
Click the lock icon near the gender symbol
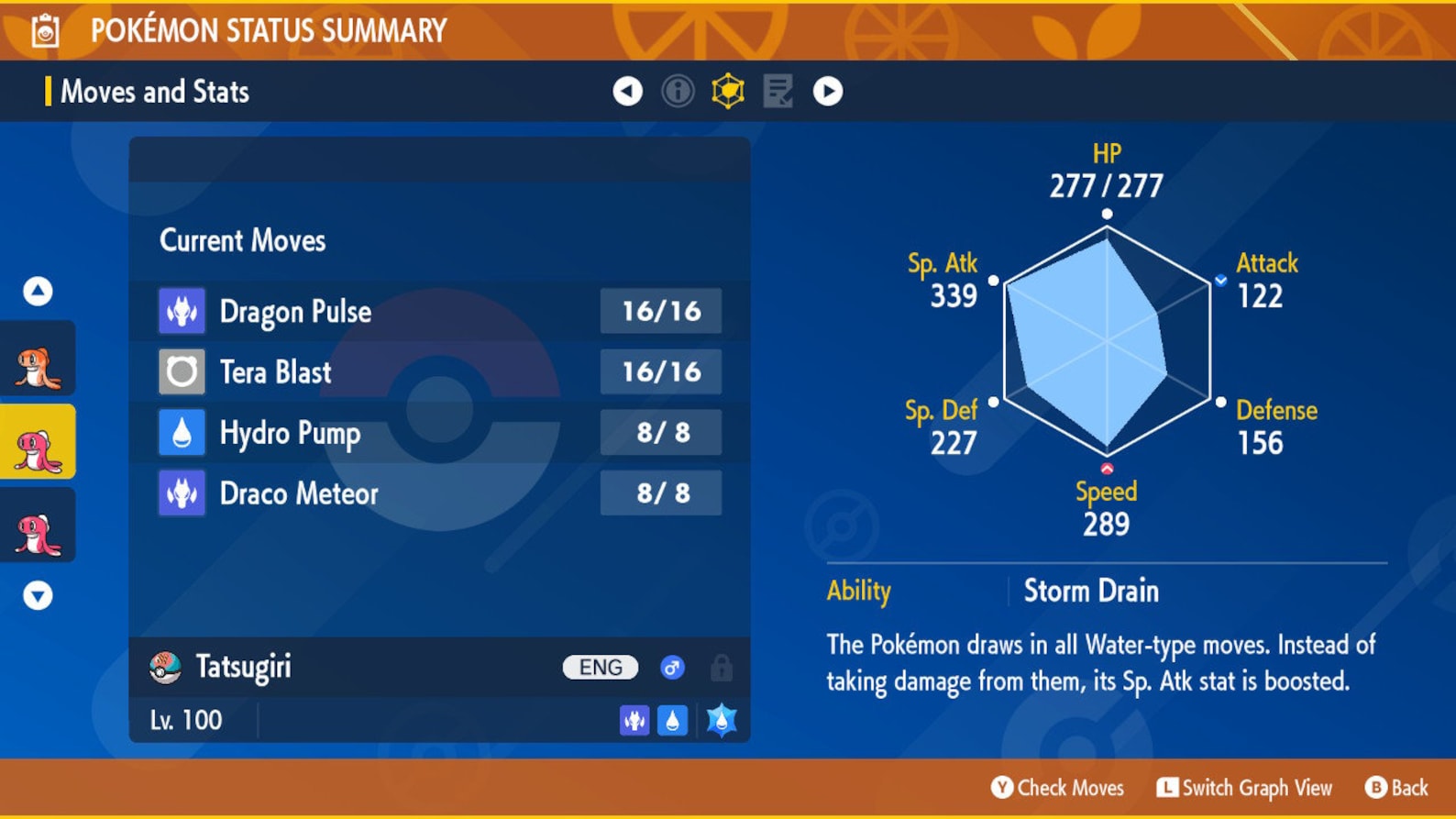coord(722,668)
